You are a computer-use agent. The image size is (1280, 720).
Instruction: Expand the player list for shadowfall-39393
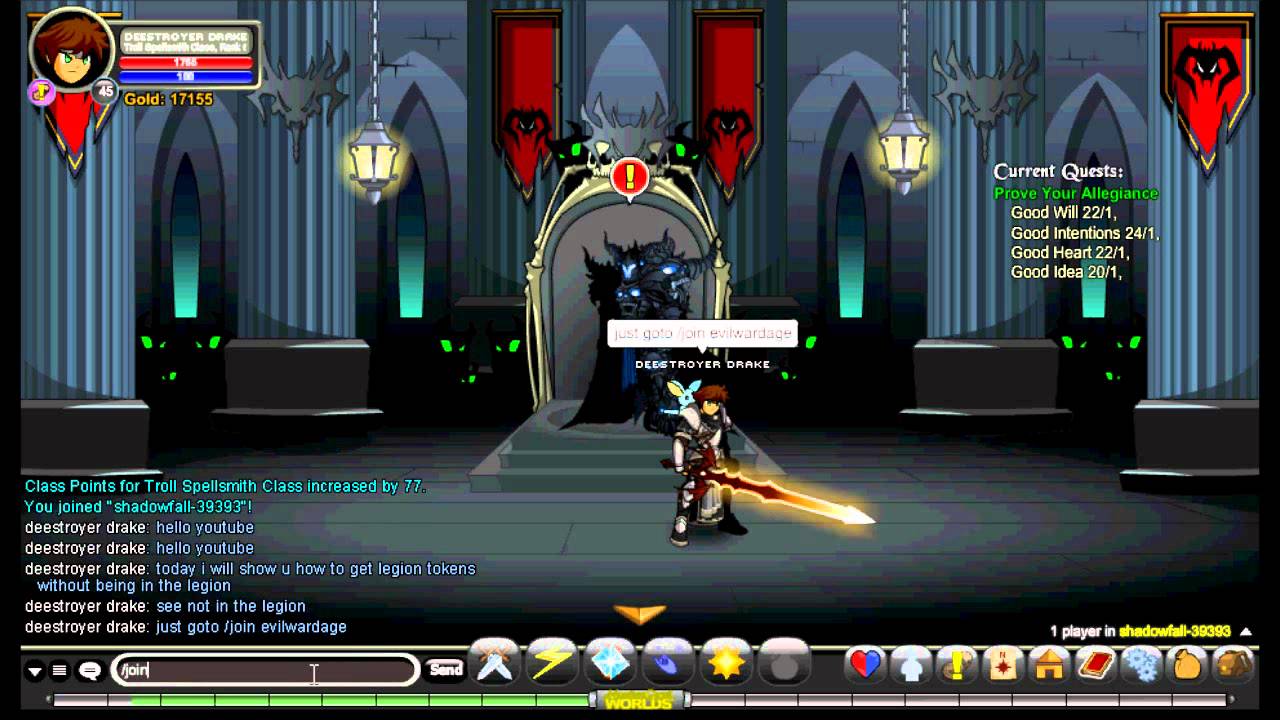coord(1245,631)
